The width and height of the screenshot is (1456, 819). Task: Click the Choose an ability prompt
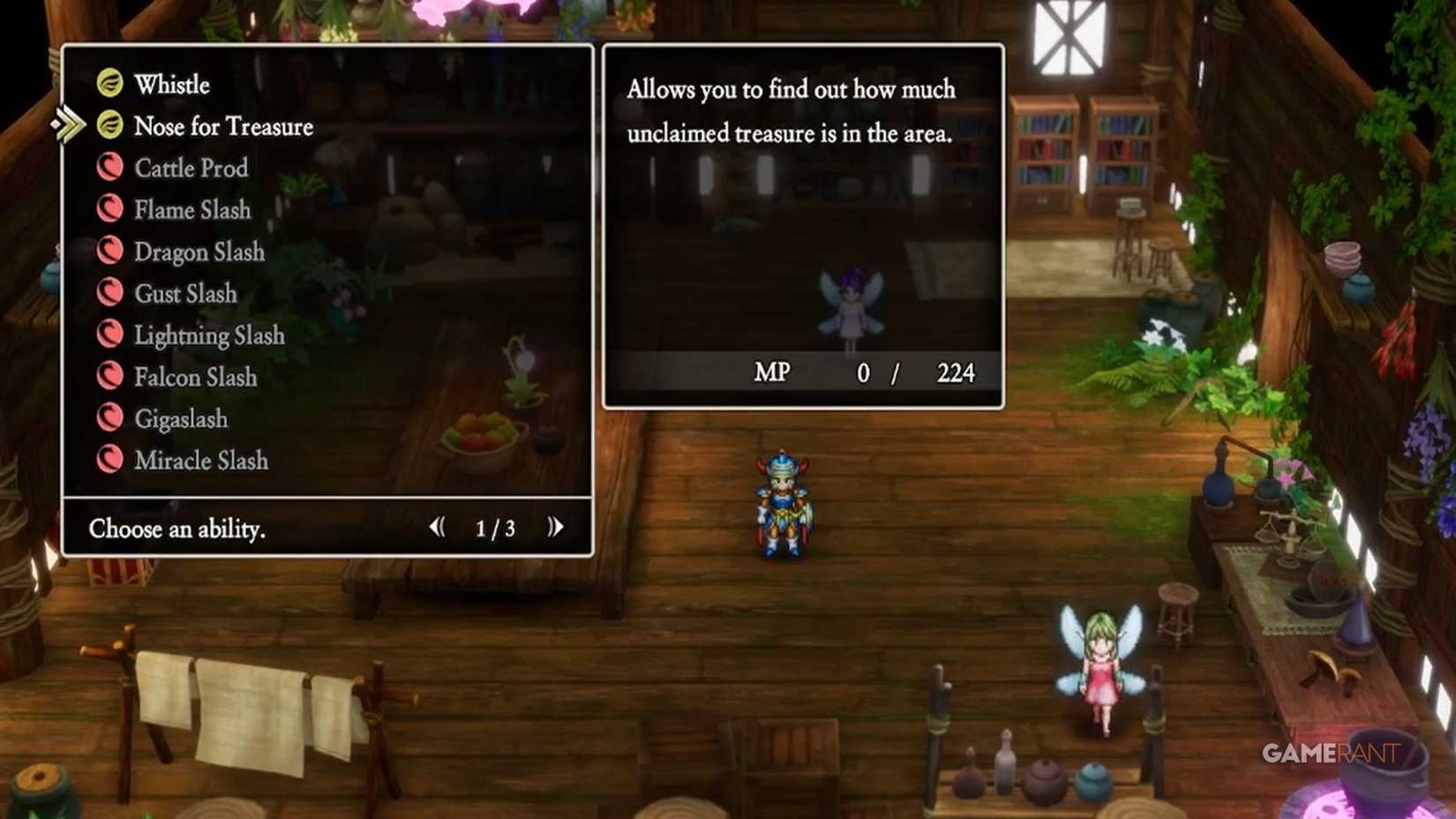tap(176, 529)
